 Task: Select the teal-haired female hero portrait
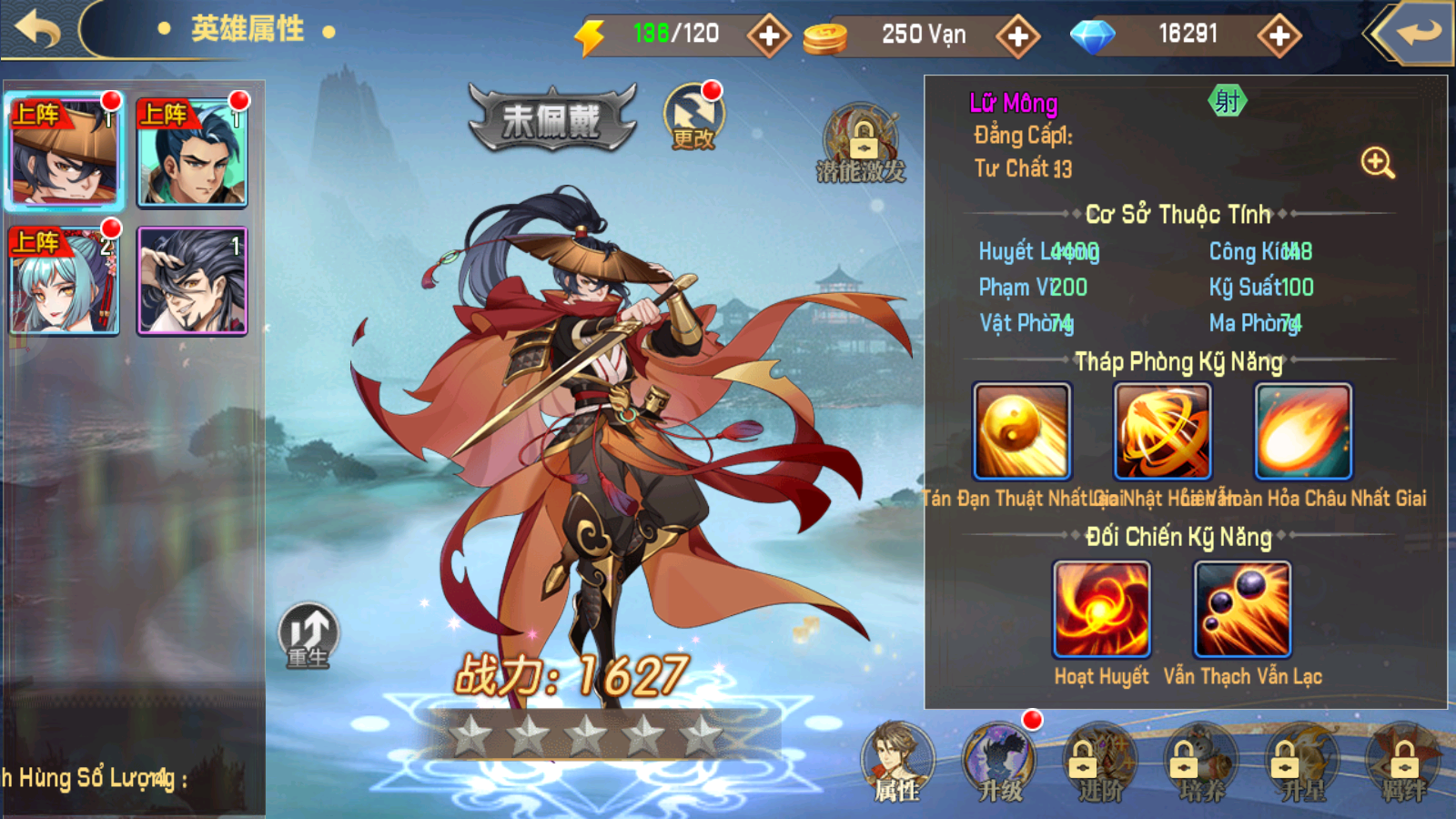pos(65,280)
